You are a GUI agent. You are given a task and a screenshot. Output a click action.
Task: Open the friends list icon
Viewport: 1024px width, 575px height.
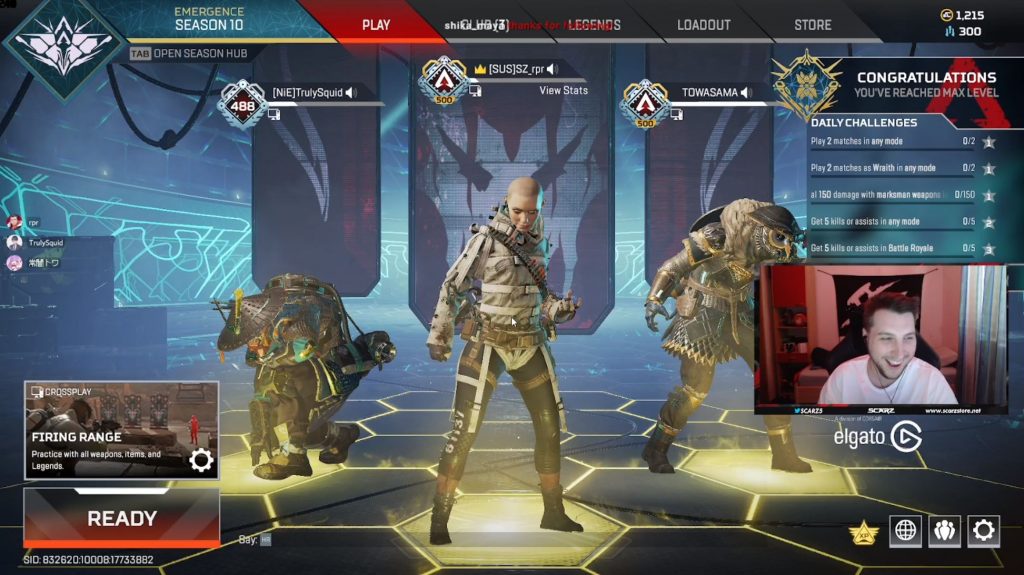[944, 530]
